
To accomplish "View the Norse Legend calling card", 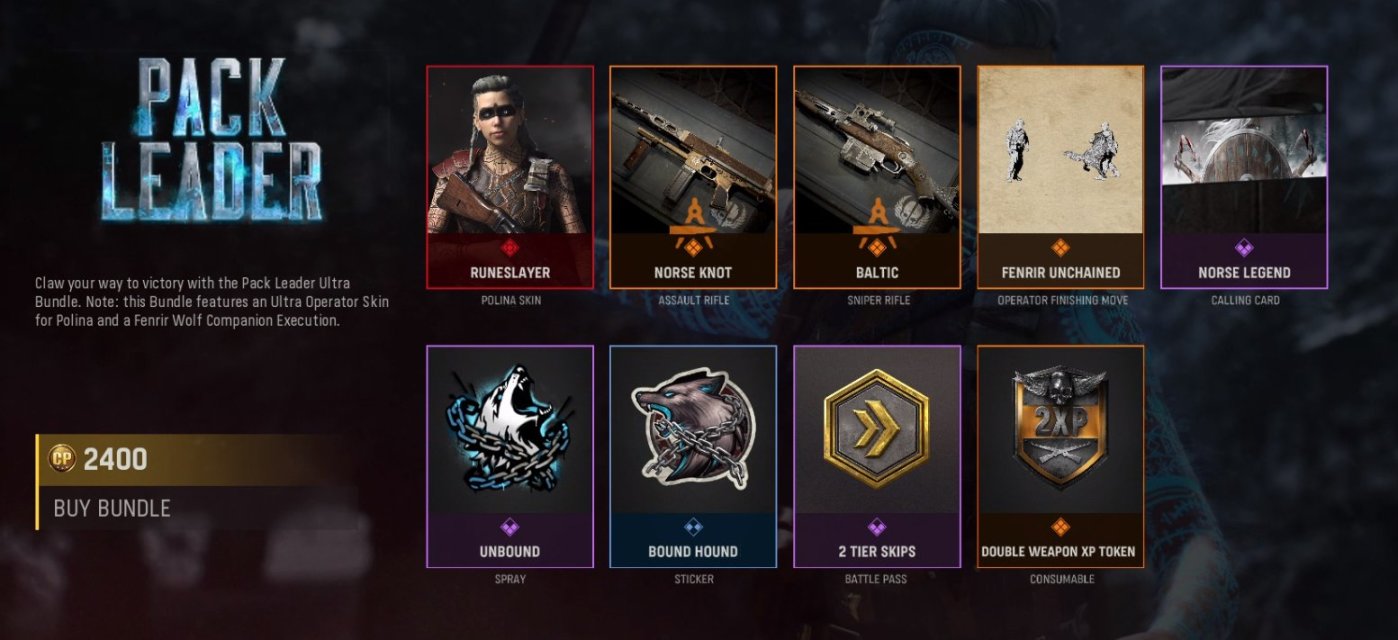I will (x=1244, y=177).
